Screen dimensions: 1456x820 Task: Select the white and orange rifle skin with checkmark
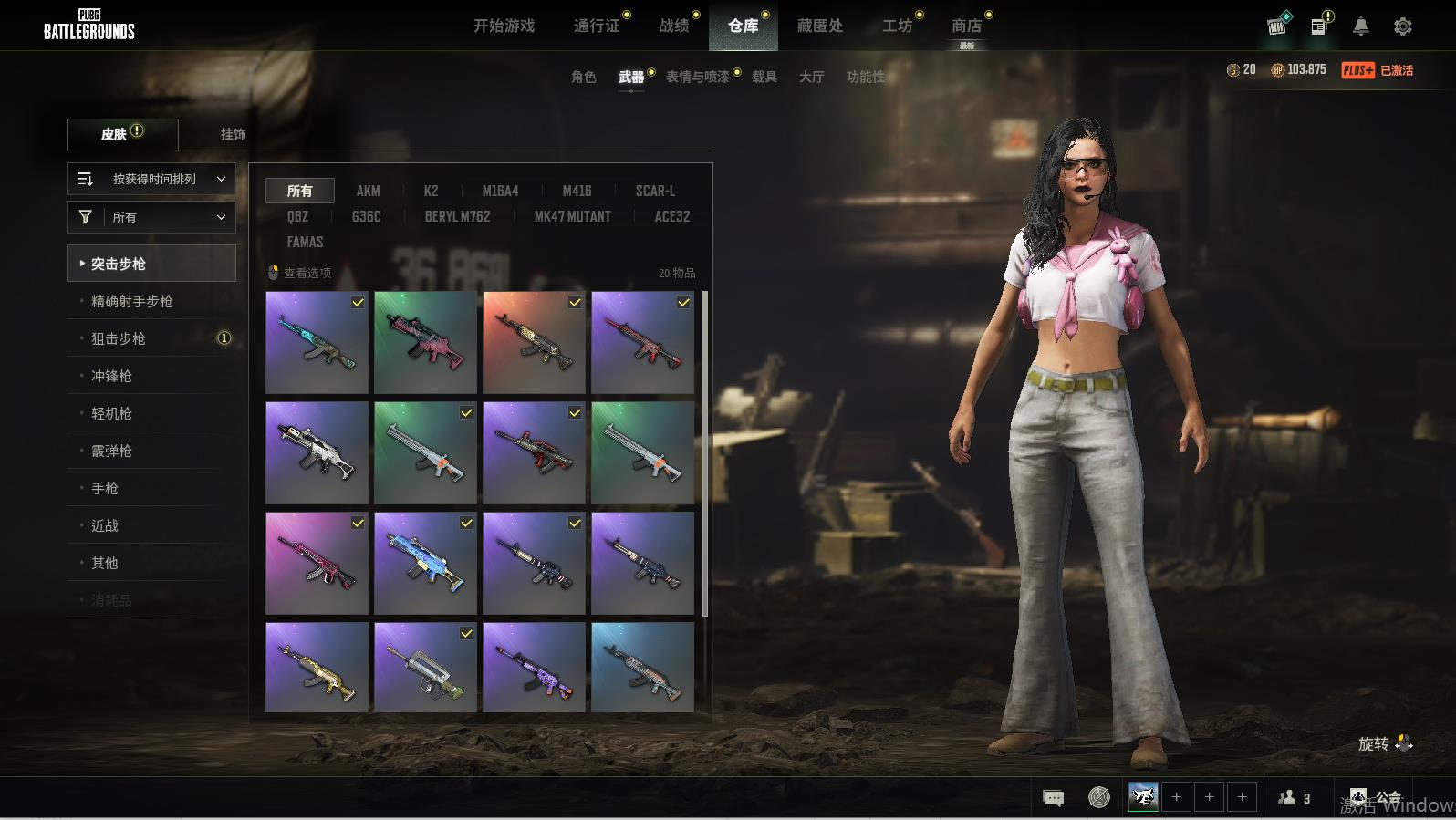pos(425,453)
